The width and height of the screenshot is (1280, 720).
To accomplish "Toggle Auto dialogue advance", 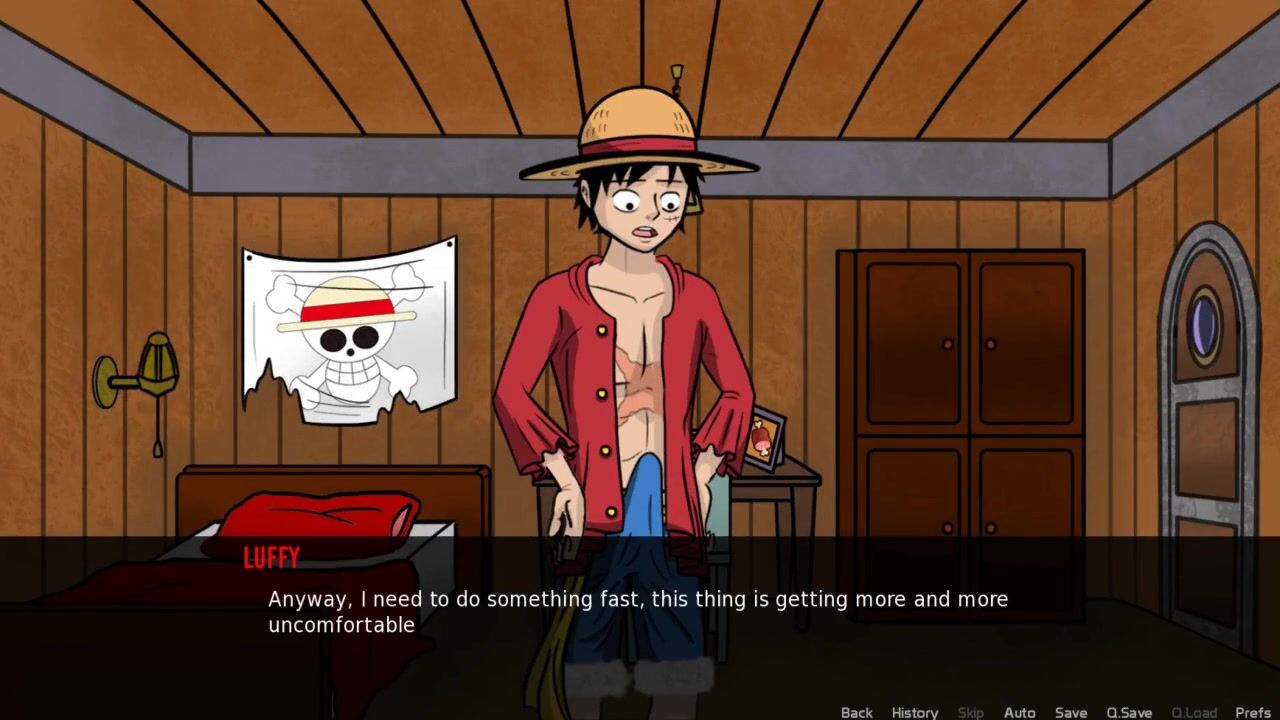I will tap(1019, 712).
